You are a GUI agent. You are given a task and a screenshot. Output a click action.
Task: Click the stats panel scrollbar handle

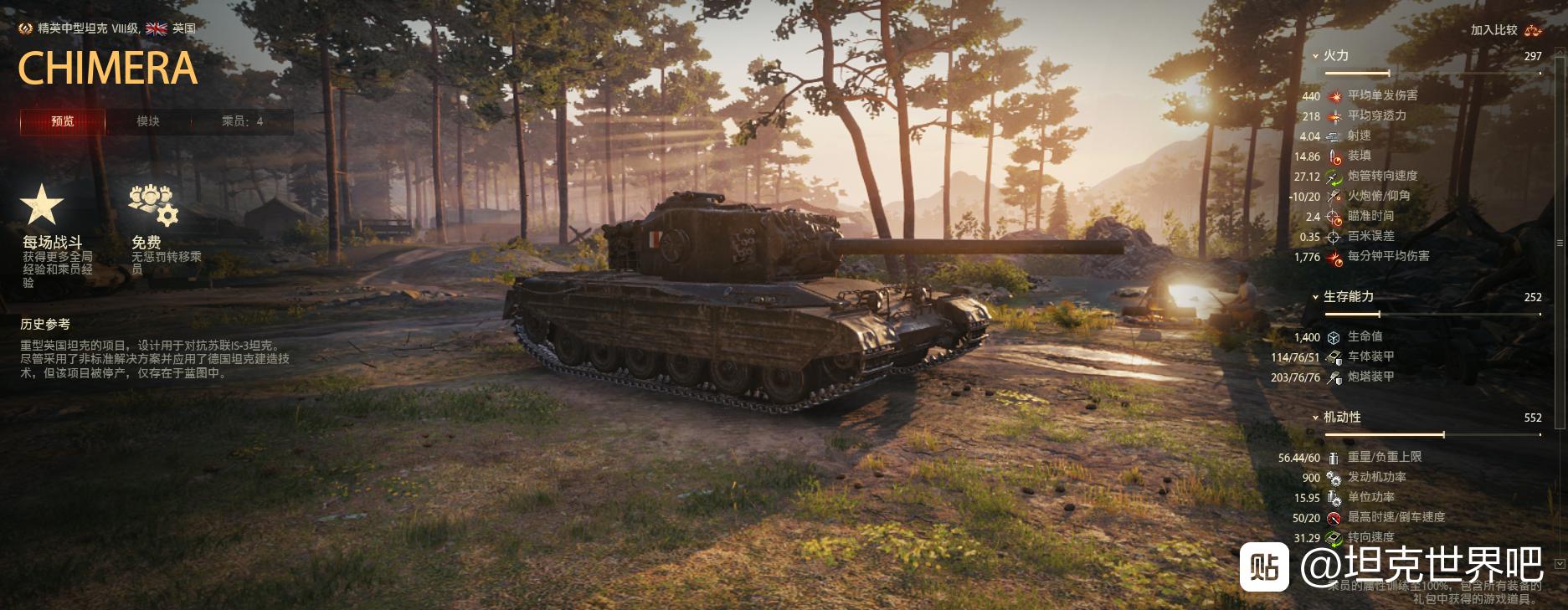[x=1559, y=243]
